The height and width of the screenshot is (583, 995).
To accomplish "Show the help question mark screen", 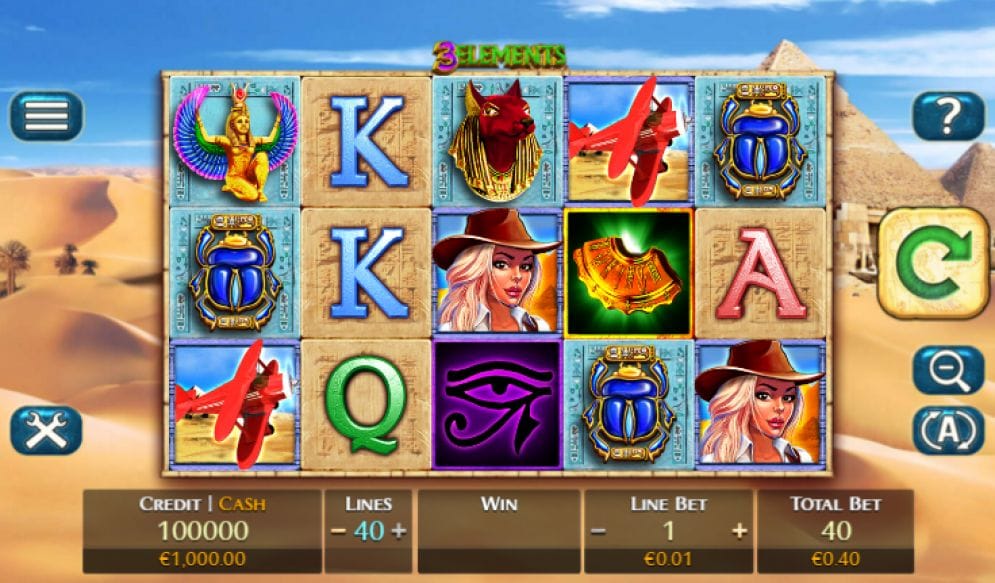I will pos(948,116).
